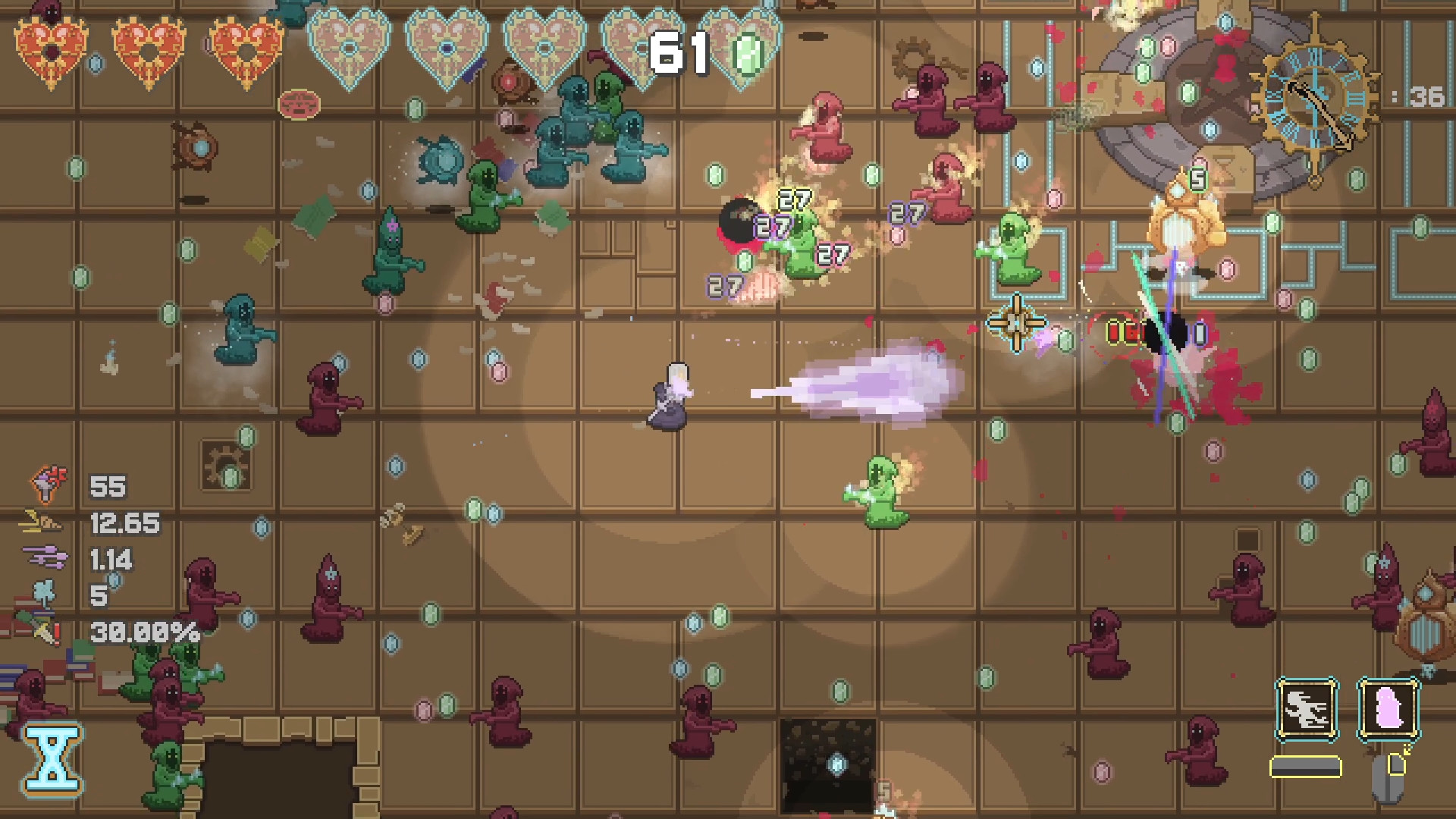
Task: Activate the pink ghost ability icon
Action: 1388,710
